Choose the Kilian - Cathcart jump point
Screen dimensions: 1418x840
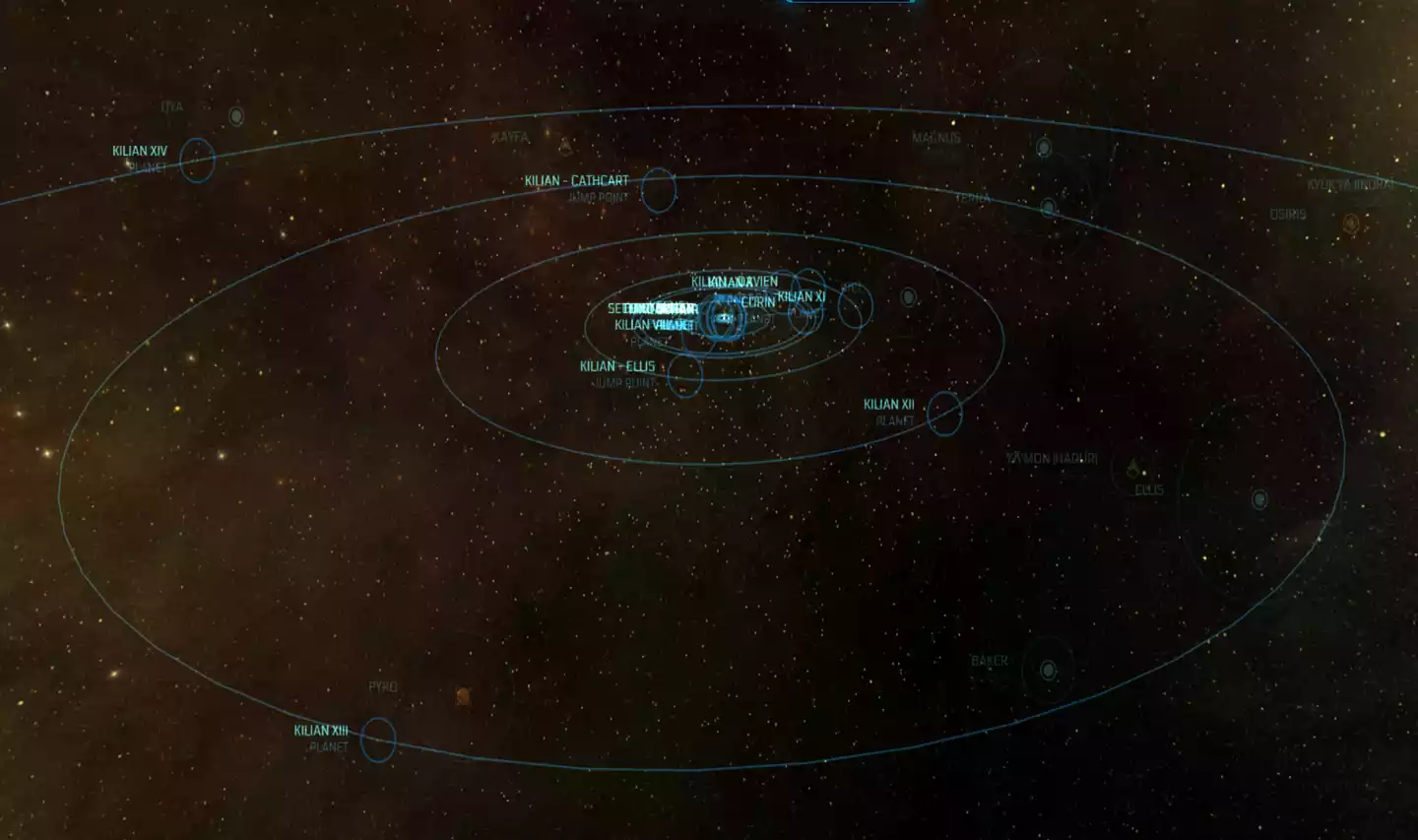(658, 190)
